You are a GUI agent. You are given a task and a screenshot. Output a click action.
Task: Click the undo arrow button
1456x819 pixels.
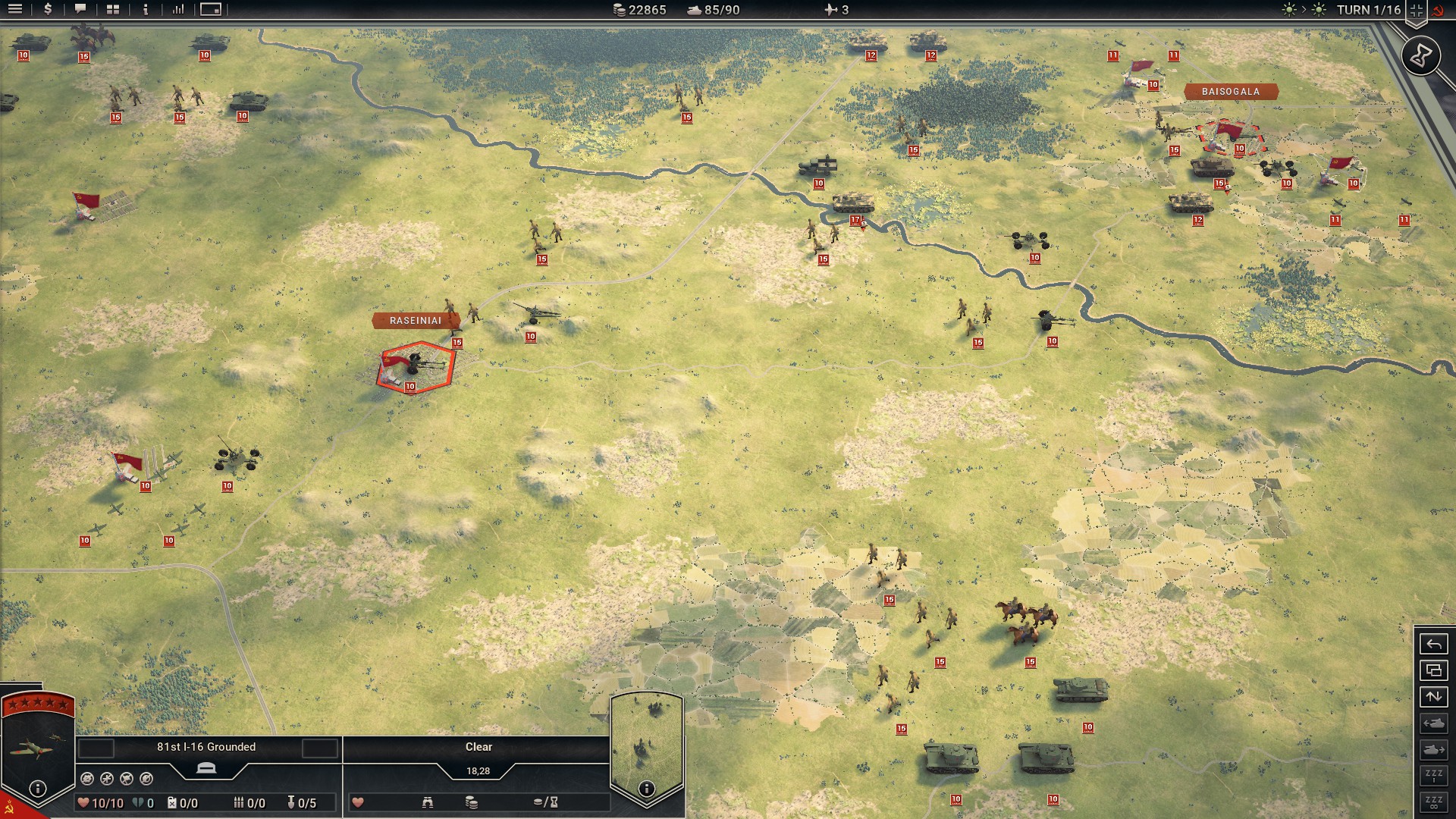[x=1433, y=645]
